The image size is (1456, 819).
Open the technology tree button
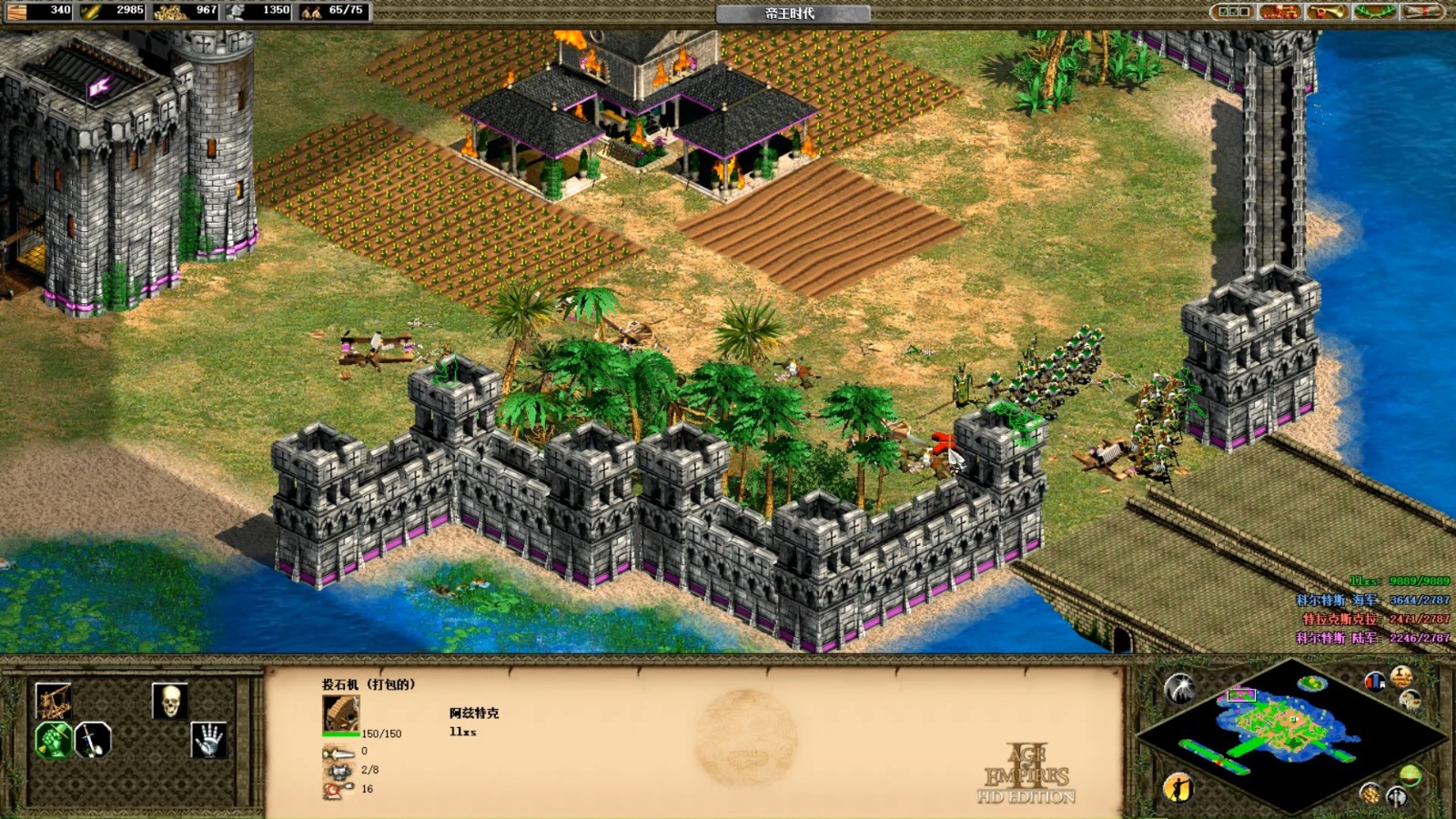[x=1279, y=12]
